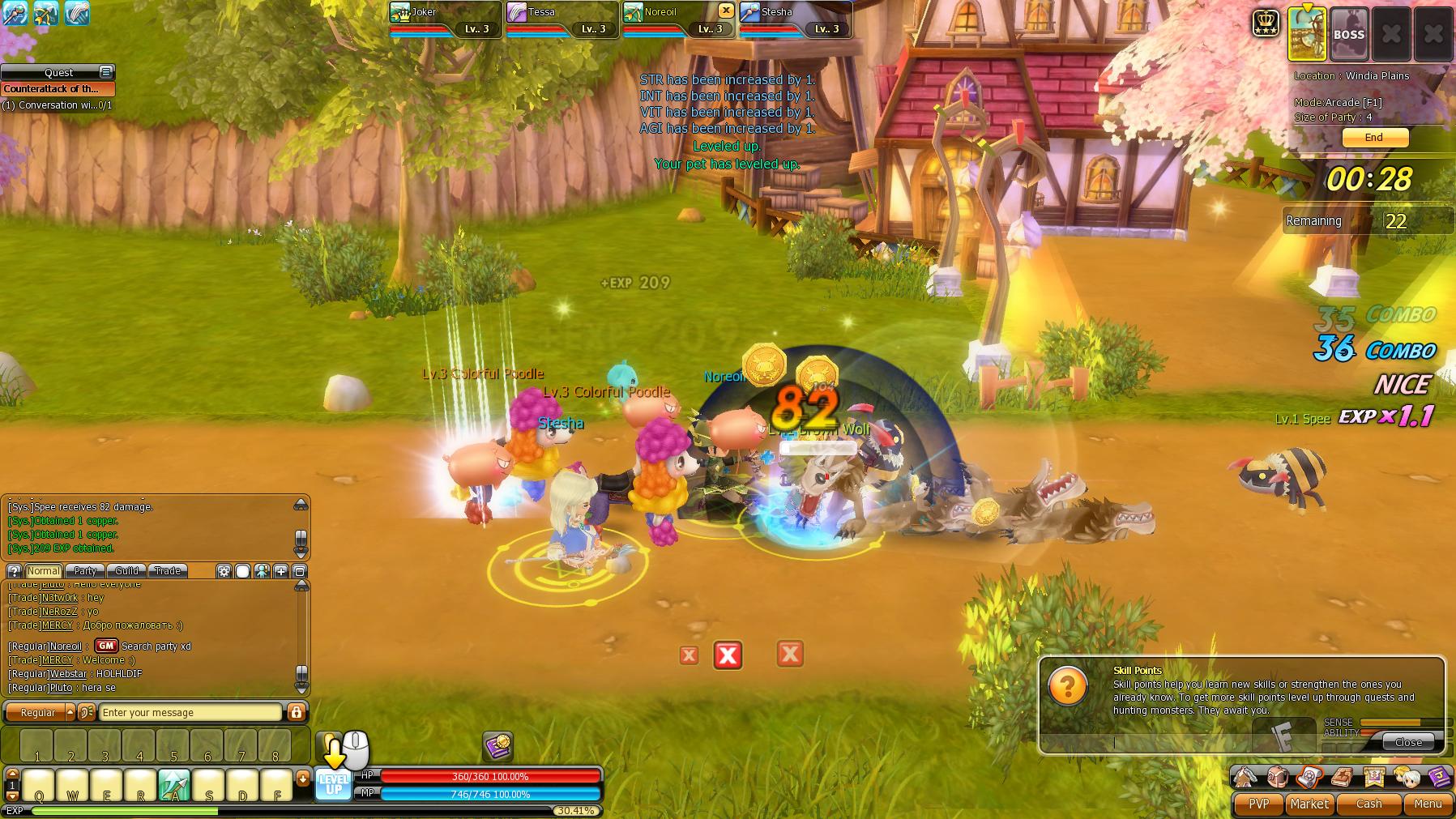Select the Counterattack quest tracker entry
The height and width of the screenshot is (819, 1456).
pos(58,89)
